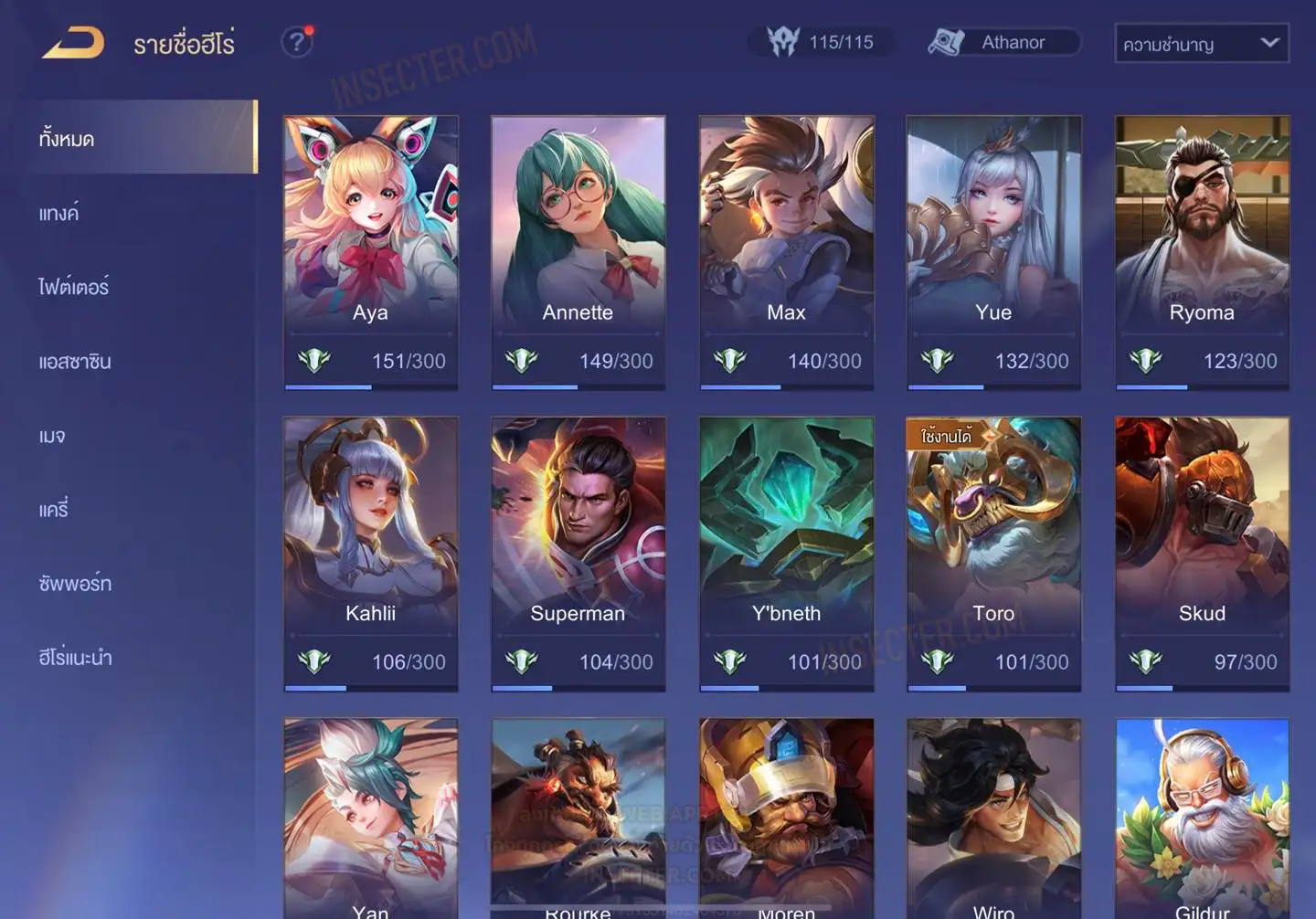View the ฮีโร่แนะนำ recommended heroes tab
Image resolution: width=1316 pixels, height=919 pixels.
(x=75, y=658)
